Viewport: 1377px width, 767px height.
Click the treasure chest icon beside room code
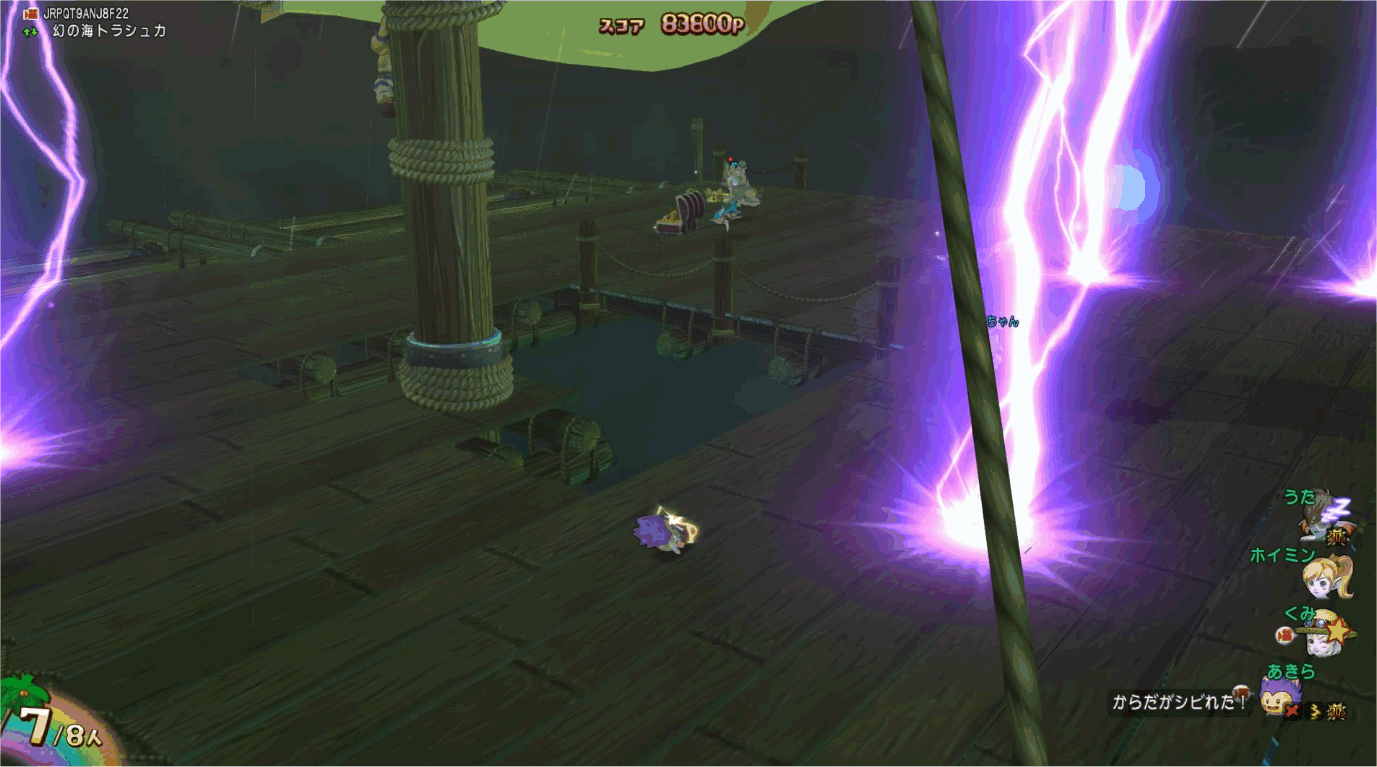click(30, 14)
